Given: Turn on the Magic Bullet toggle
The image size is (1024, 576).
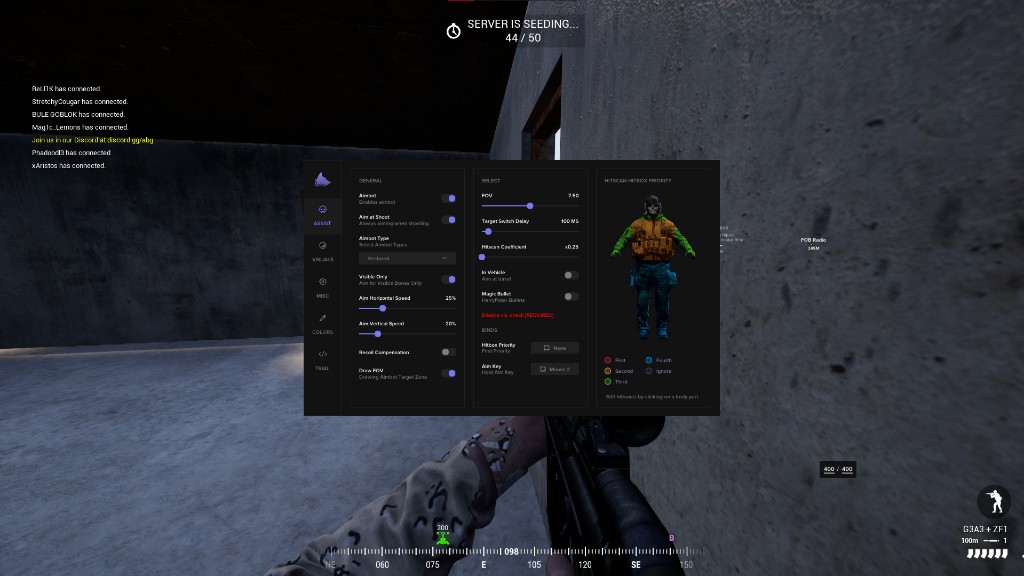Looking at the screenshot, I should [x=571, y=296].
